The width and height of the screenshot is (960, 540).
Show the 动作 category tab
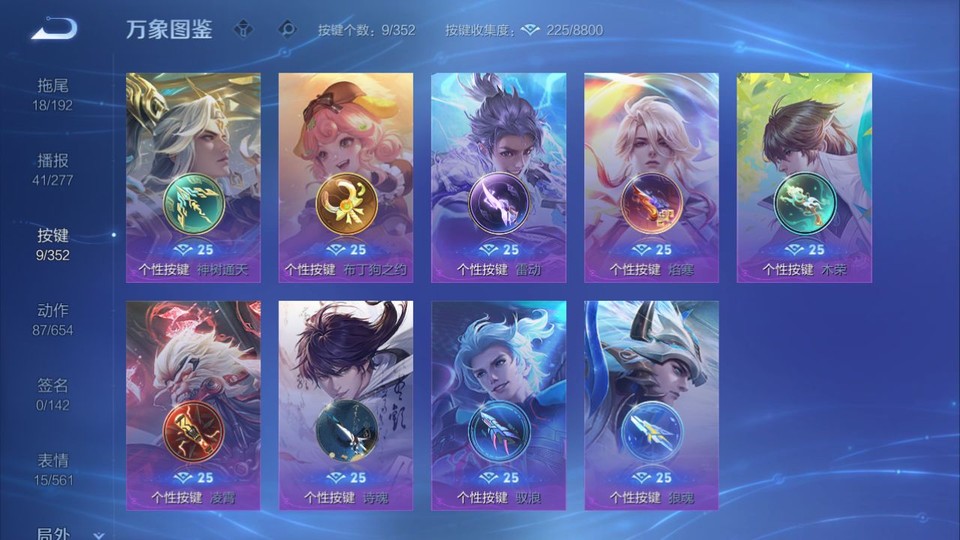53,319
